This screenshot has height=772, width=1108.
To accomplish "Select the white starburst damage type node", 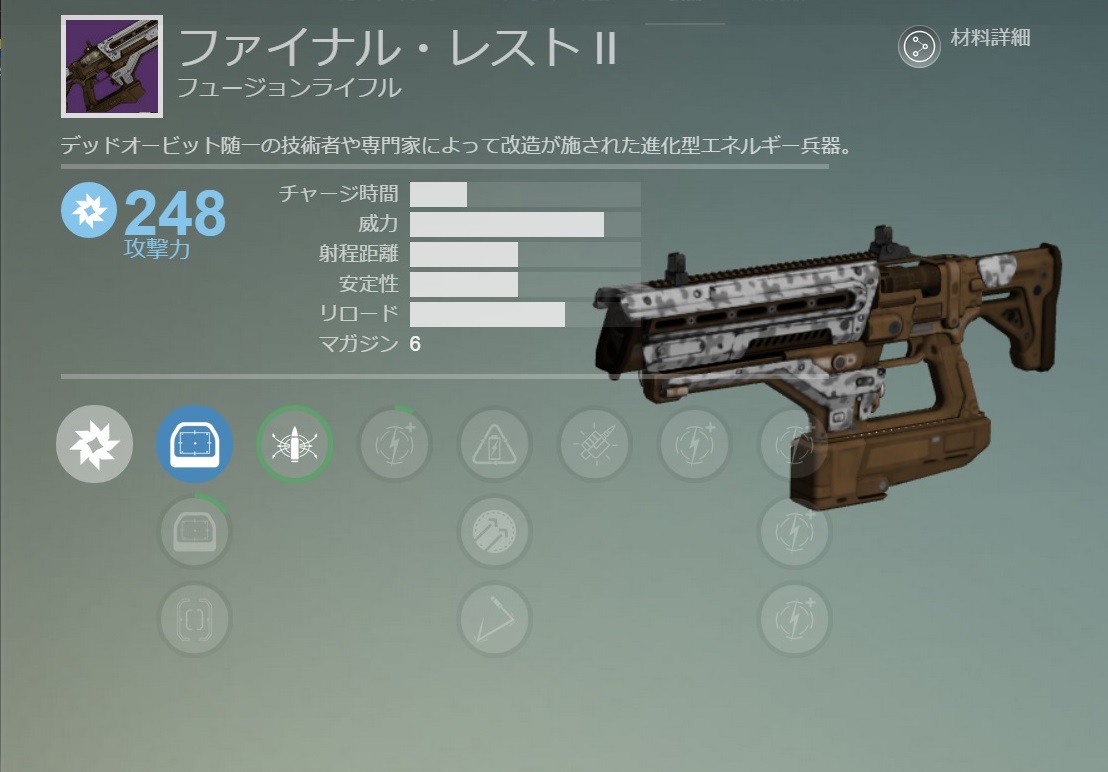I will [x=95, y=445].
